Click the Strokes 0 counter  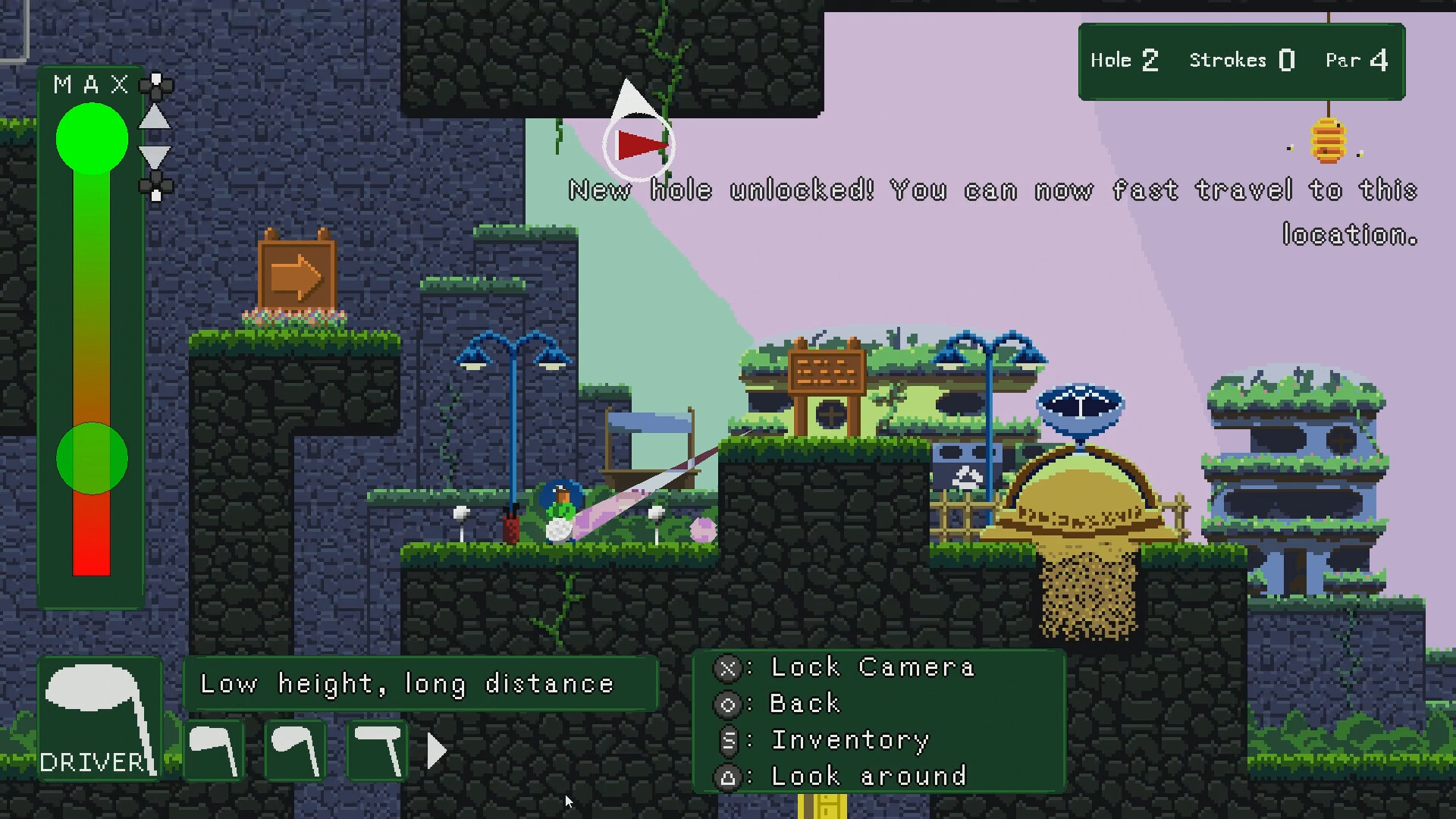tap(1241, 60)
